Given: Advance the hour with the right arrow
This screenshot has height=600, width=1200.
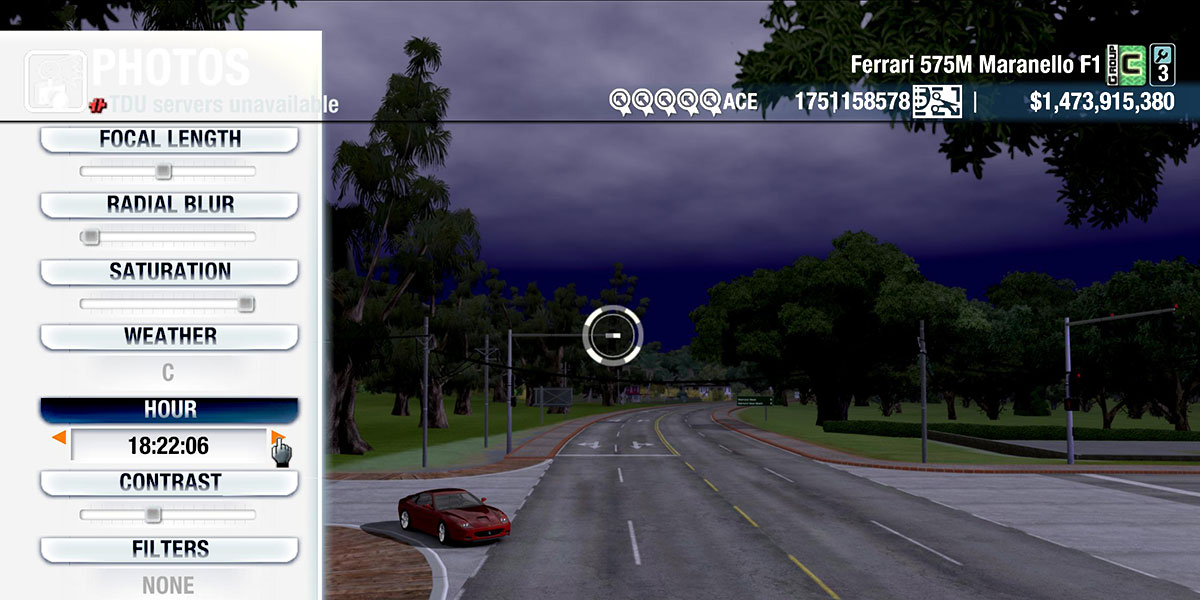Looking at the screenshot, I should pos(277,438).
